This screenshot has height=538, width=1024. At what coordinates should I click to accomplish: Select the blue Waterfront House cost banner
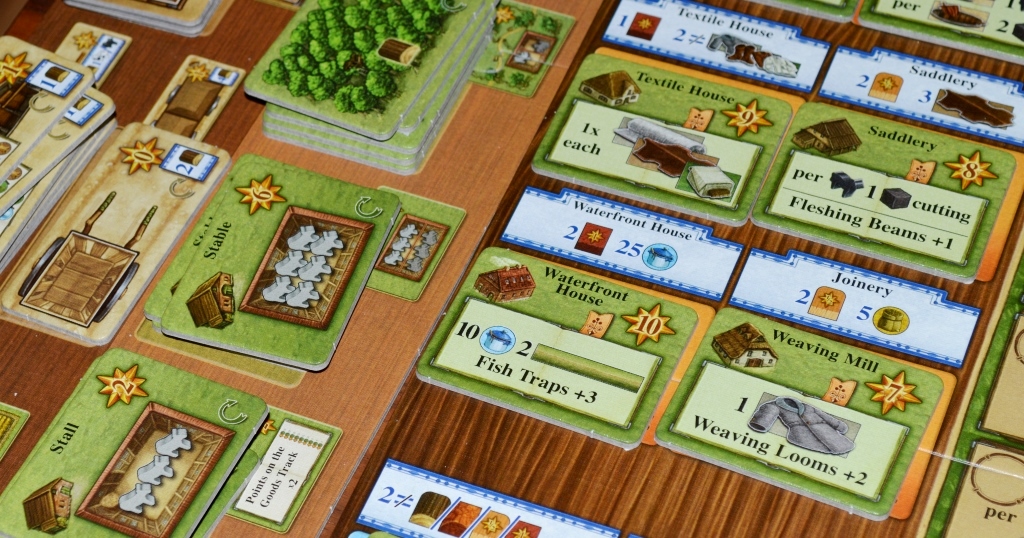tap(622, 242)
